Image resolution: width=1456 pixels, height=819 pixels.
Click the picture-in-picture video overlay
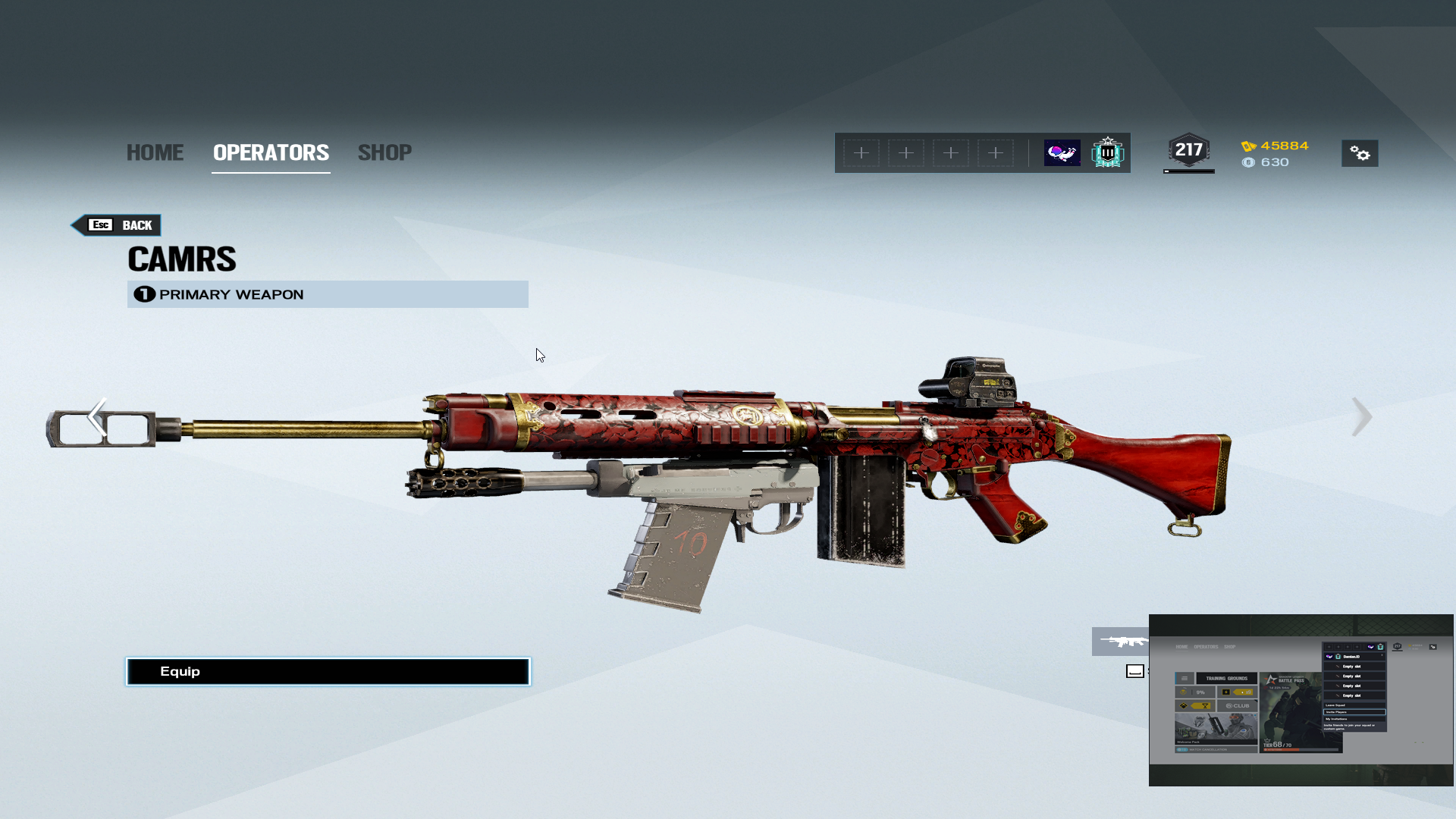coord(1301,700)
